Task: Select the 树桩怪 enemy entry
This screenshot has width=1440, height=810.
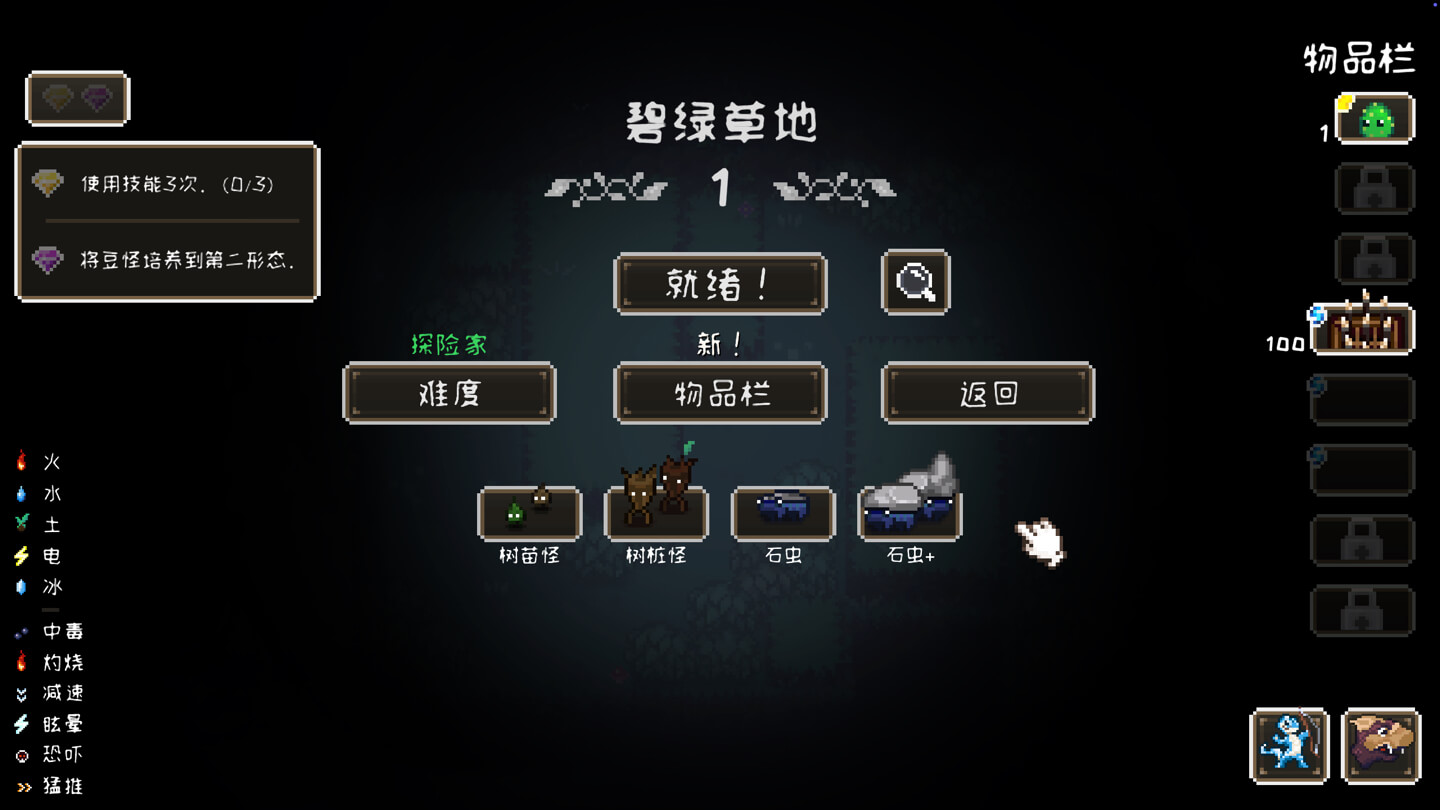Action: click(656, 514)
